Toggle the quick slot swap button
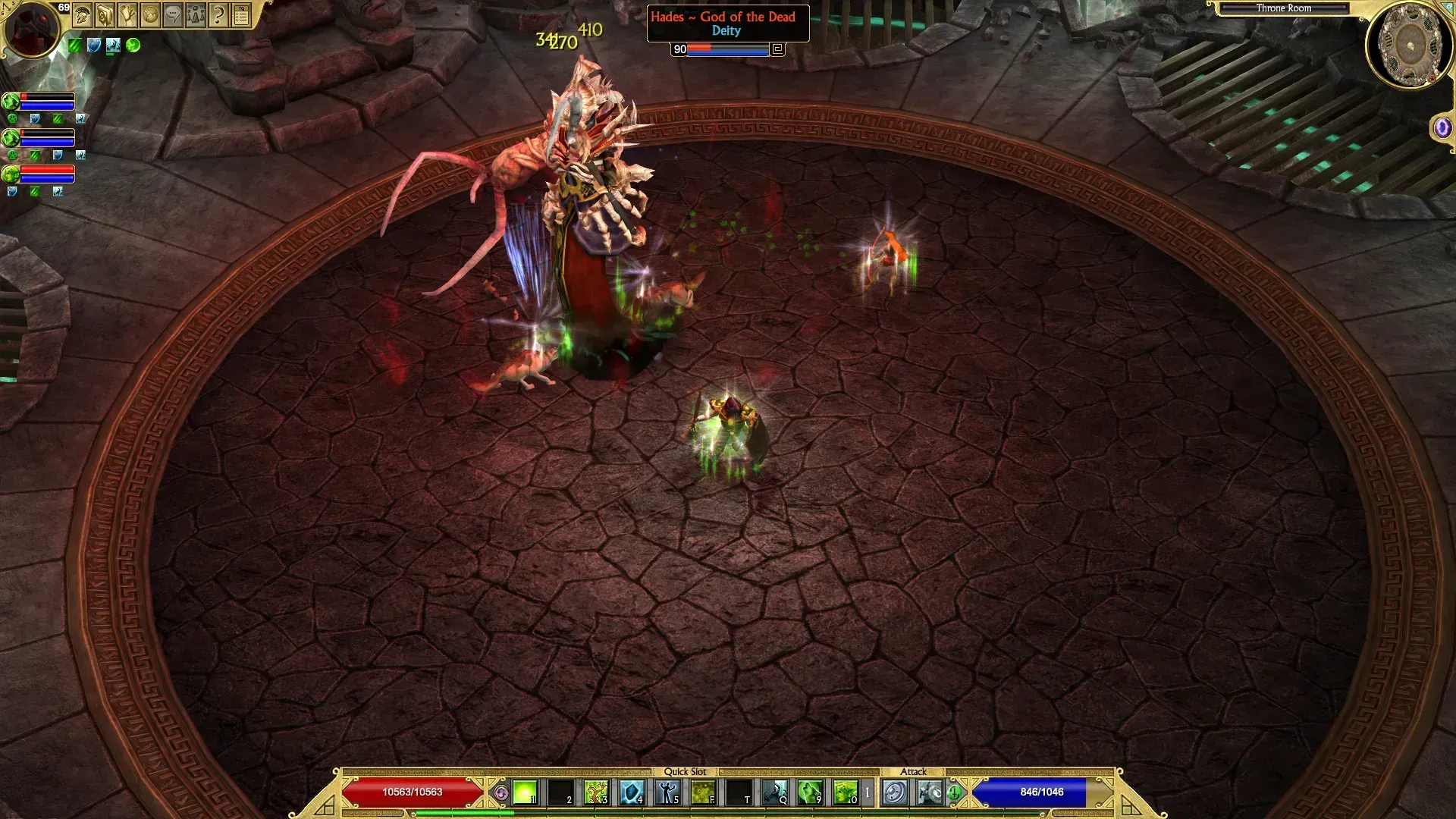 [x=500, y=793]
